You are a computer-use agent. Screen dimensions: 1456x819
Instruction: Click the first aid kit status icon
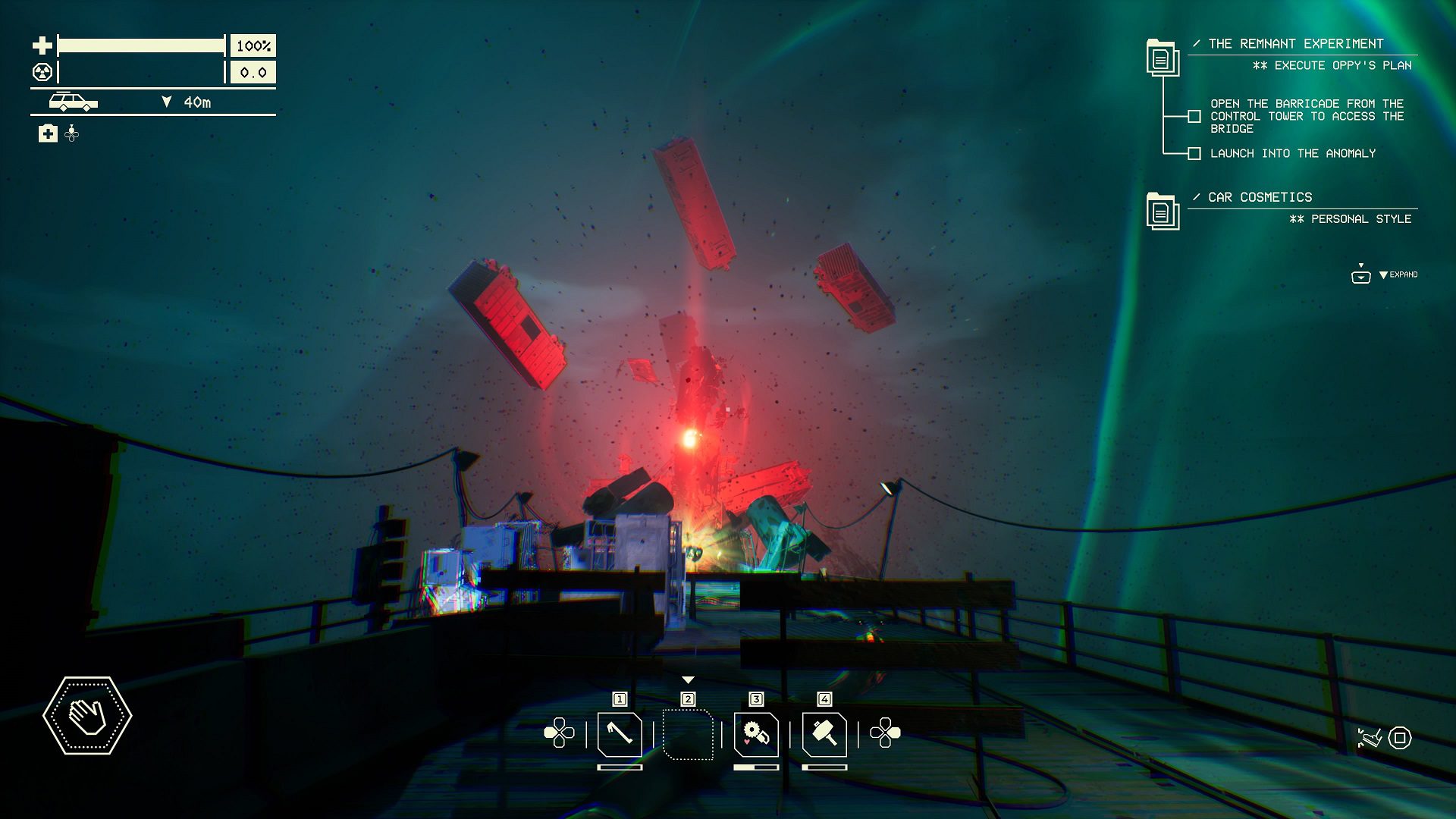point(48,134)
